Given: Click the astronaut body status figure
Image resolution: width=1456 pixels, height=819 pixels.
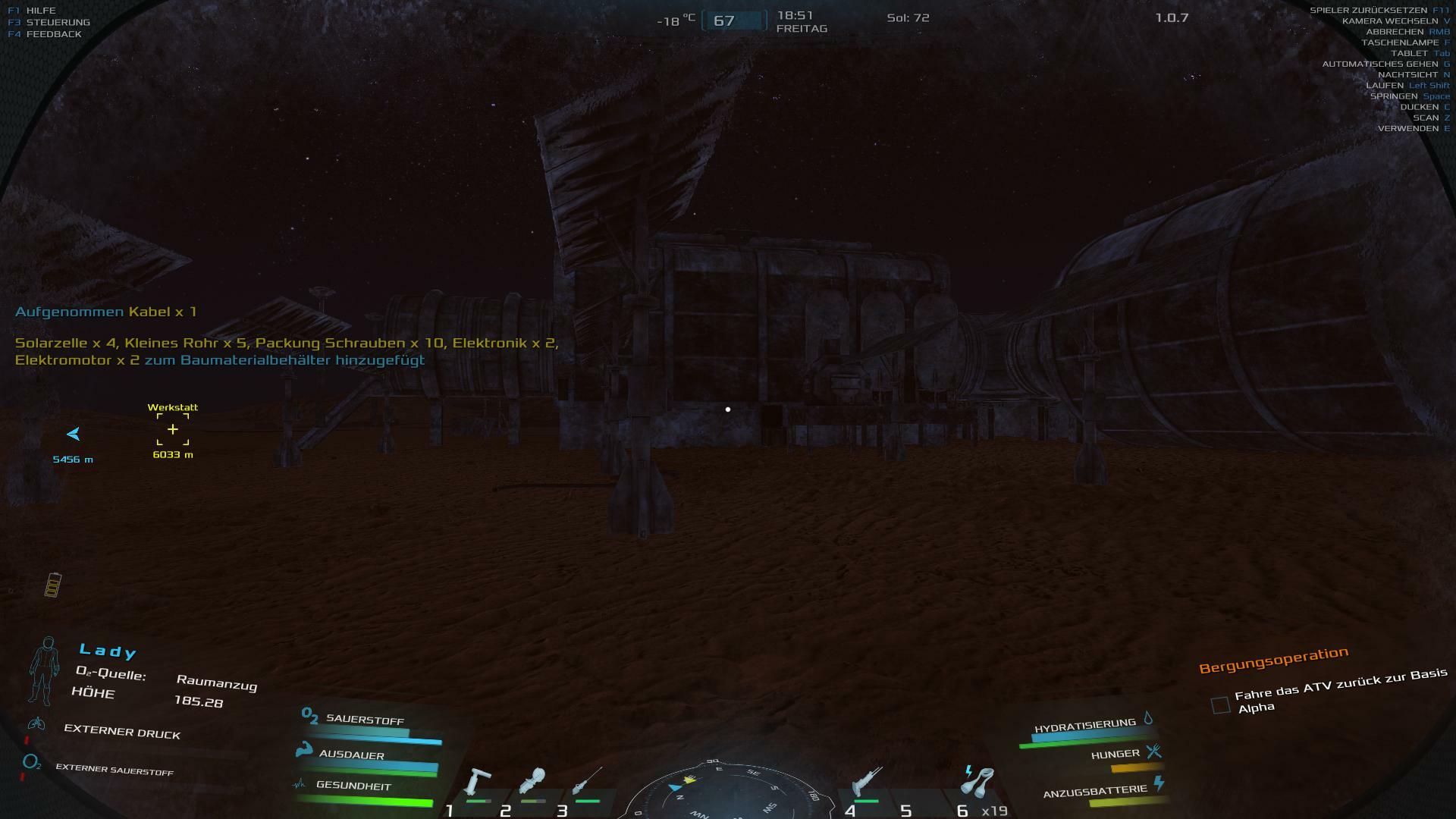Looking at the screenshot, I should coord(45,670).
